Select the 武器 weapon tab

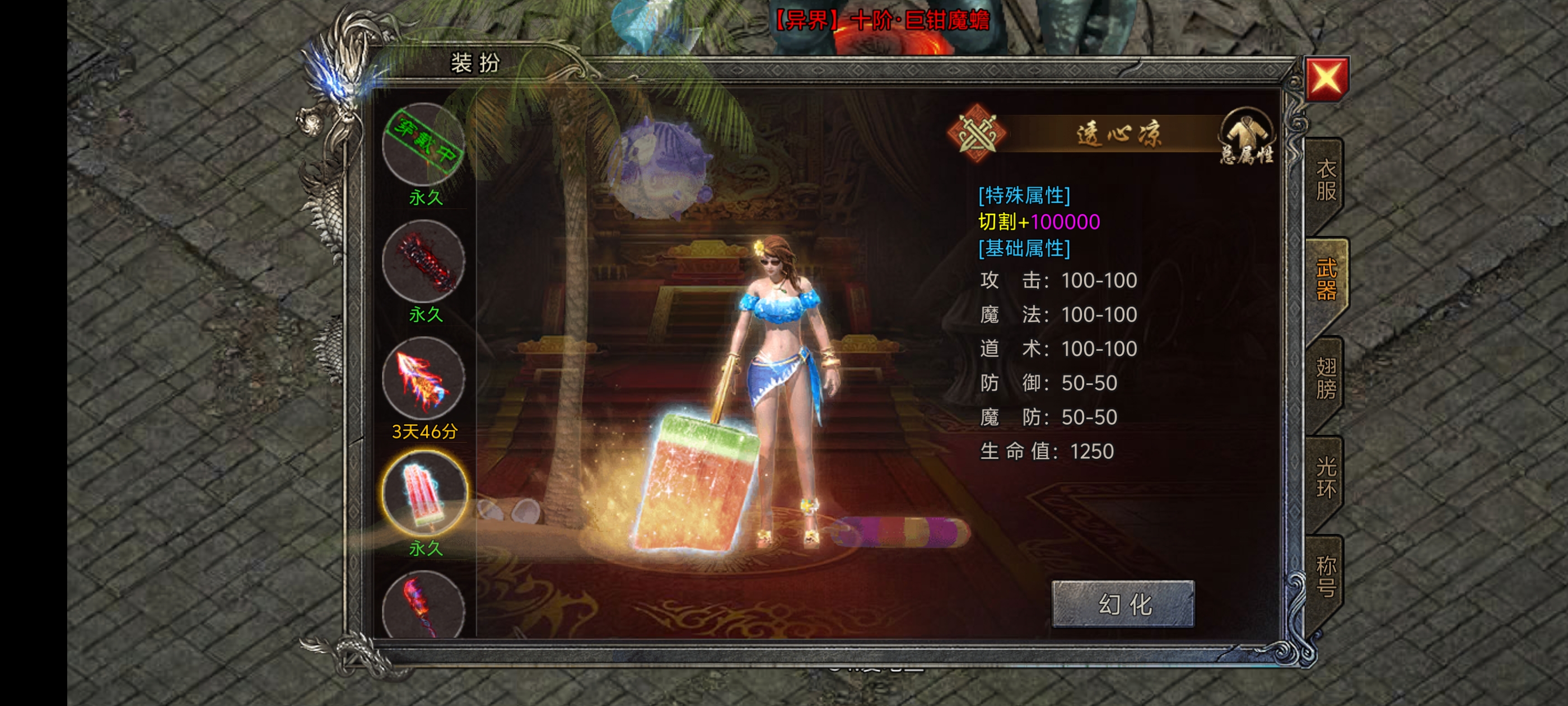[x=1325, y=280]
